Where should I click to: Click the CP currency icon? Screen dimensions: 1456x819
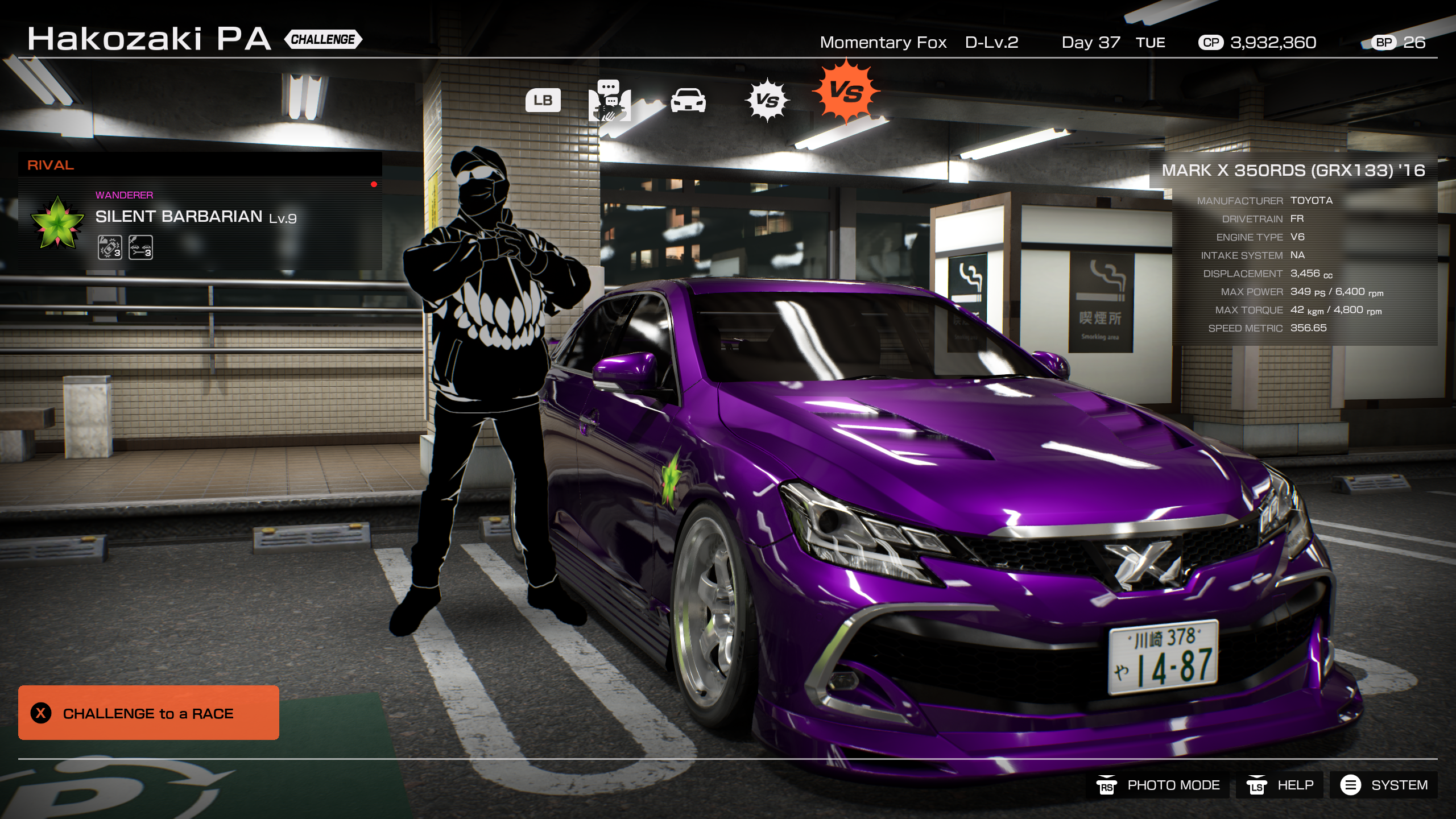1212,42
